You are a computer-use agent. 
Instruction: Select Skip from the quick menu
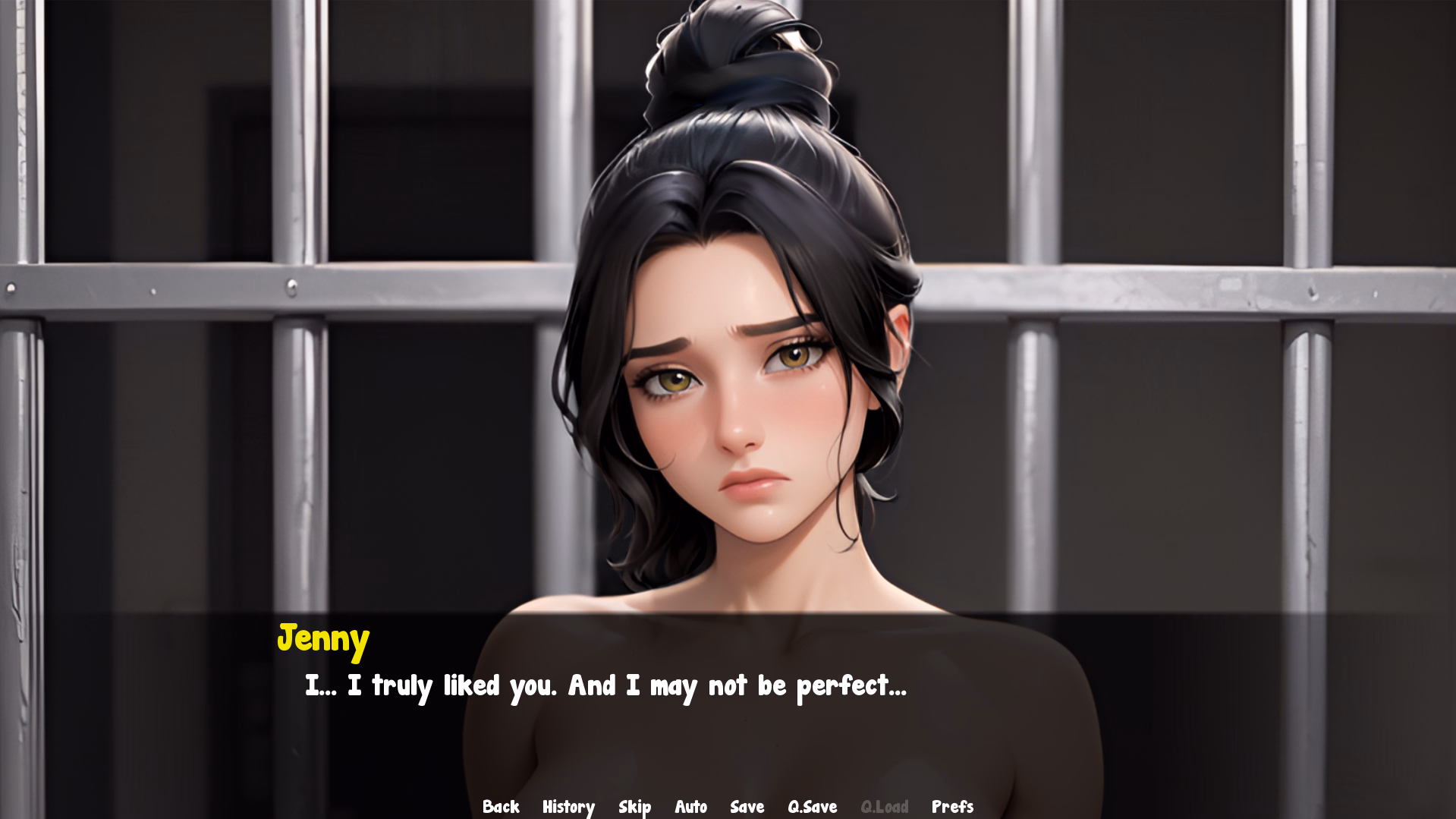pos(635,807)
